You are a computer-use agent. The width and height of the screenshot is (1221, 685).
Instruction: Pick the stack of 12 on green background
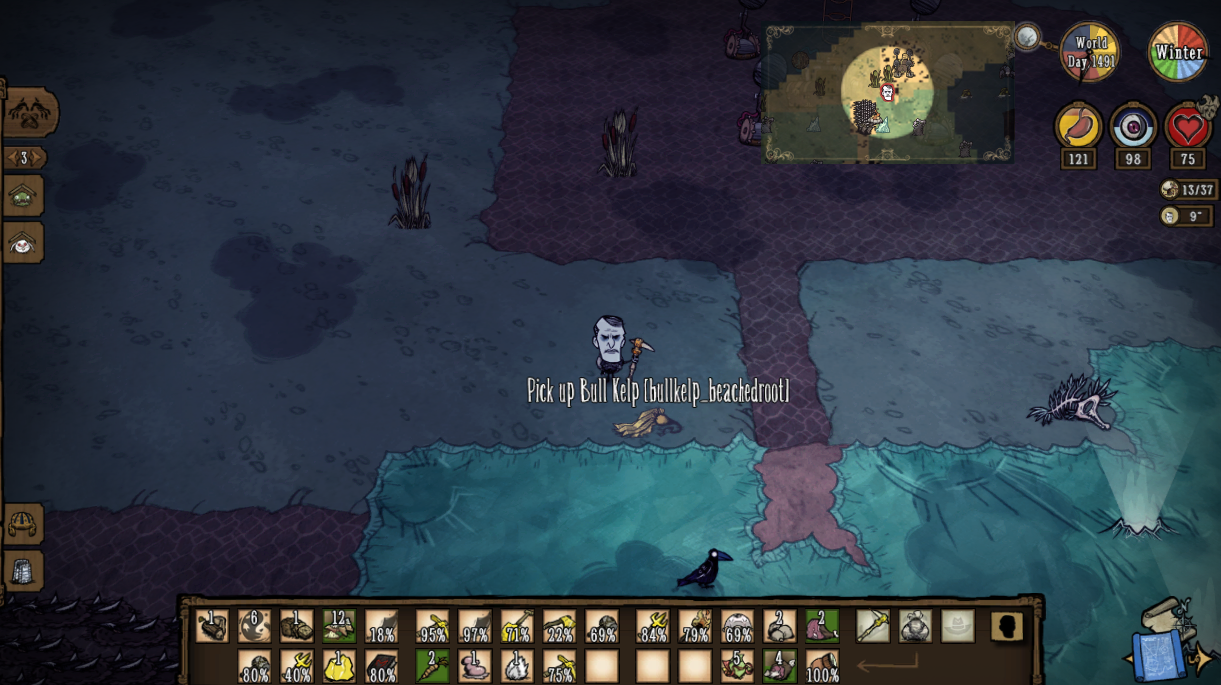(339, 626)
